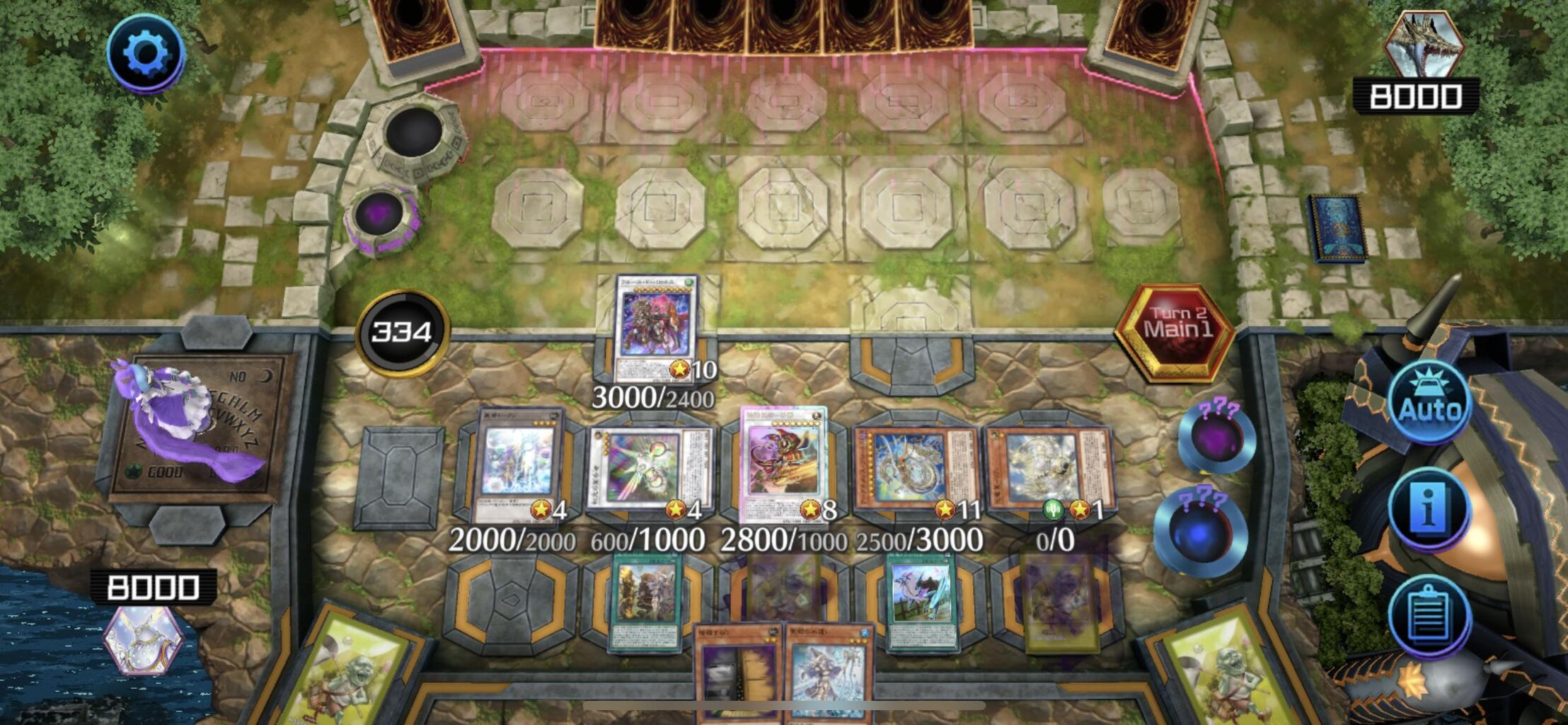
Task: Open the settings gear menu
Action: click(145, 51)
